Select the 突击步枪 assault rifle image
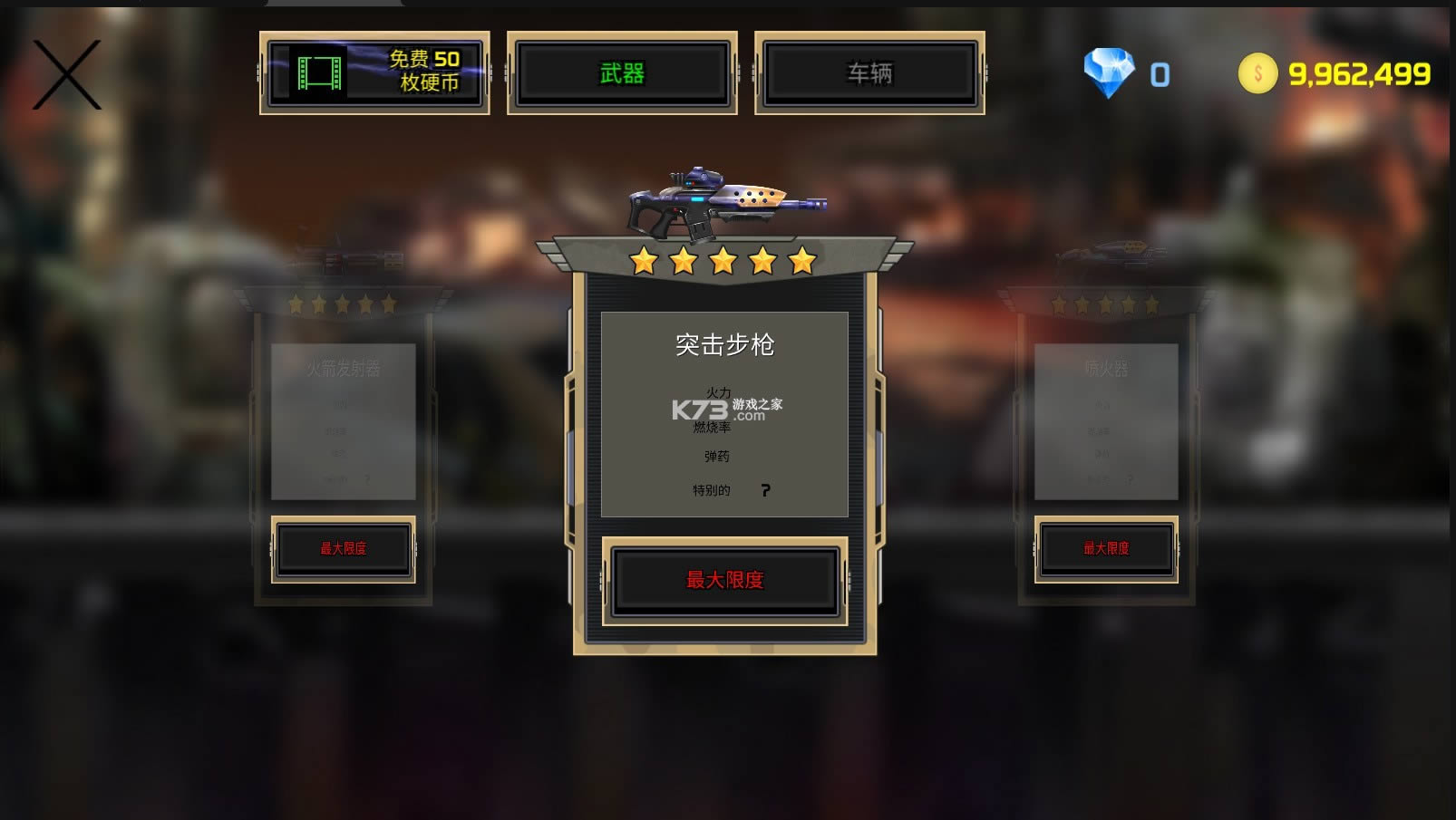 [724, 204]
